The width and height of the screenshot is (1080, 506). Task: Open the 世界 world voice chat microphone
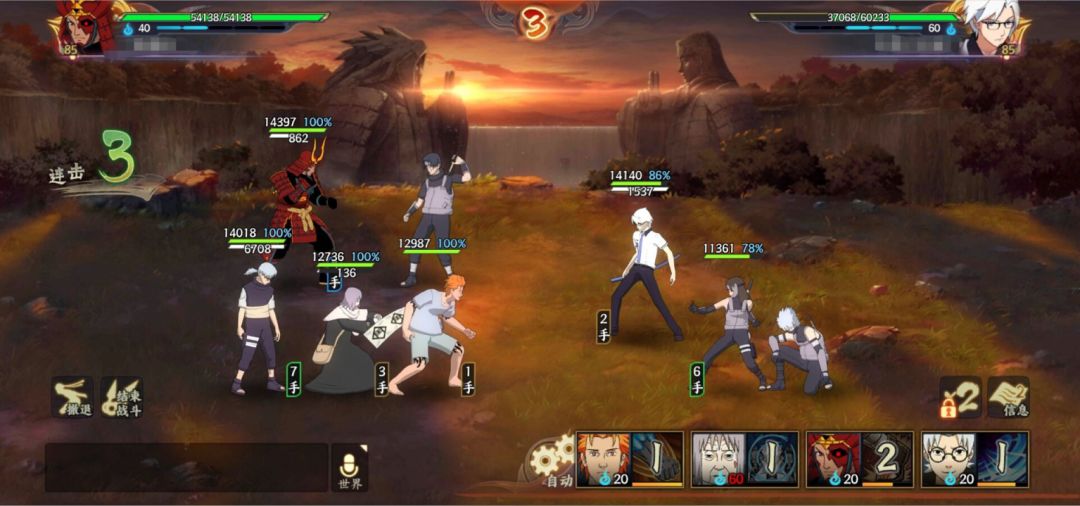[349, 467]
